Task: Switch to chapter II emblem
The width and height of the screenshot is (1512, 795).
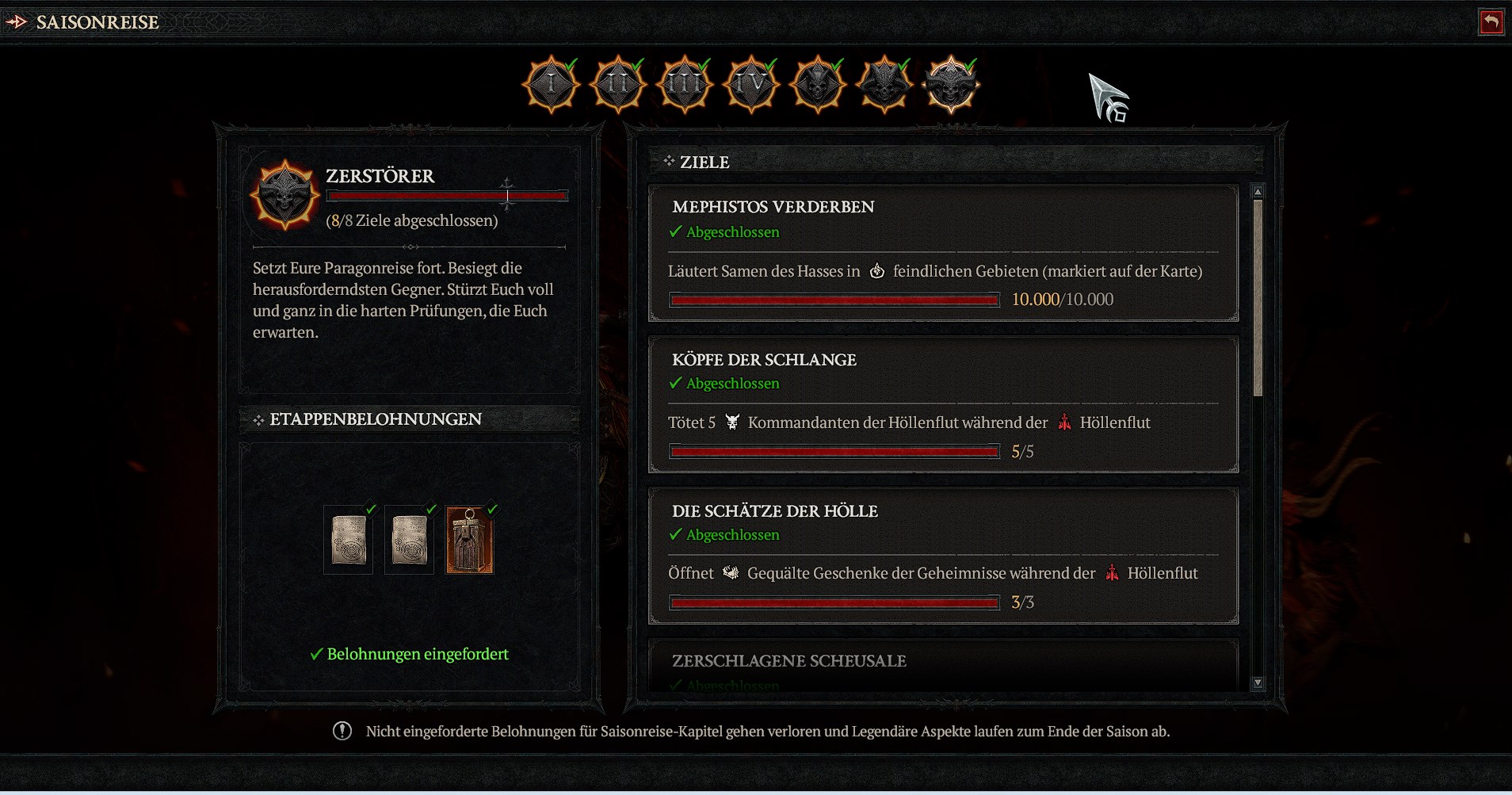Action: [x=618, y=84]
